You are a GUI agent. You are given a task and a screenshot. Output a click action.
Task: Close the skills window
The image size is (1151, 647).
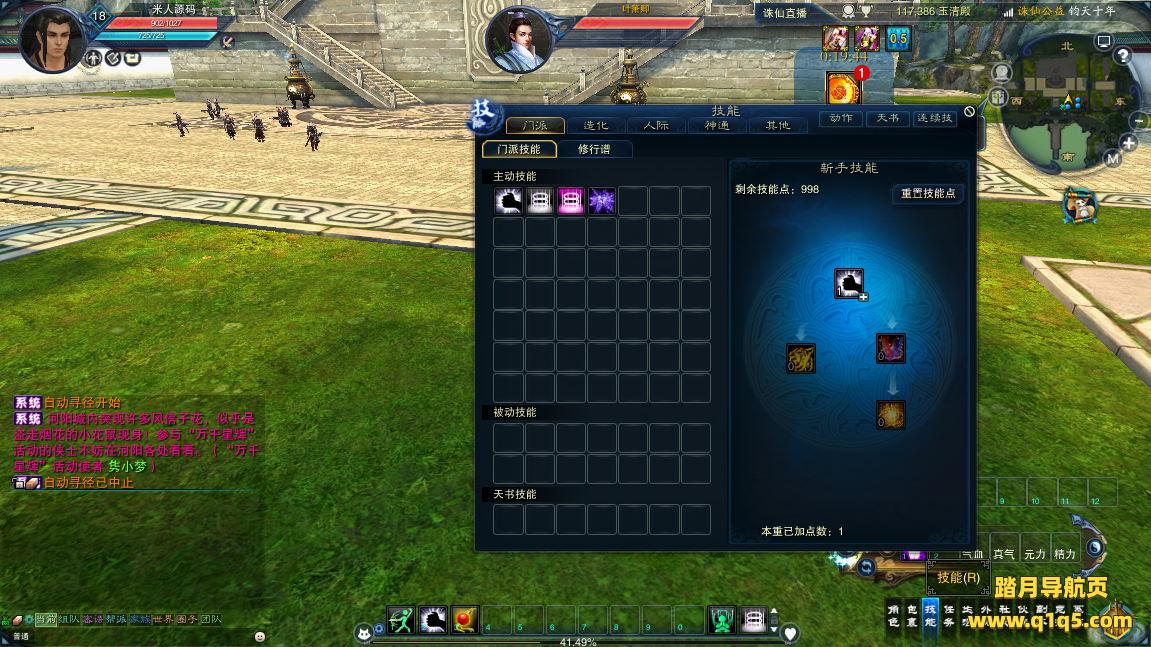pos(969,112)
